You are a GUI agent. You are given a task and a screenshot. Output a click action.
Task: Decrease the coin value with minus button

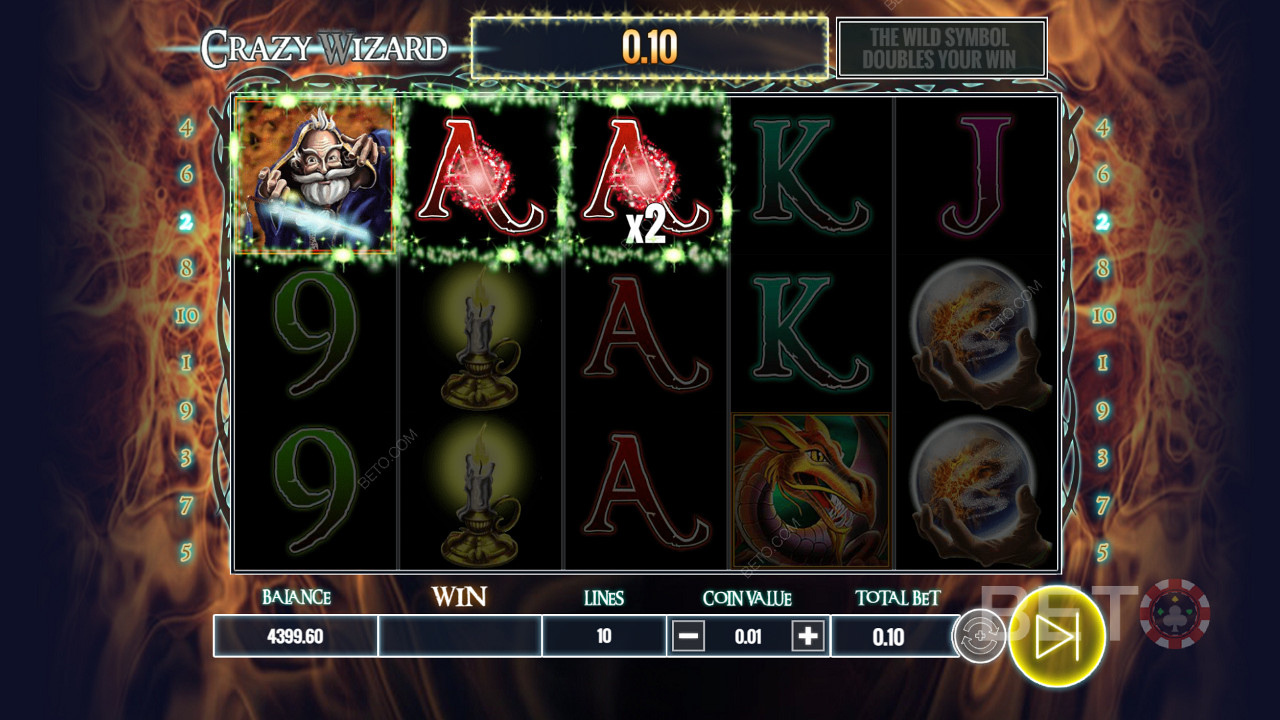tap(688, 636)
